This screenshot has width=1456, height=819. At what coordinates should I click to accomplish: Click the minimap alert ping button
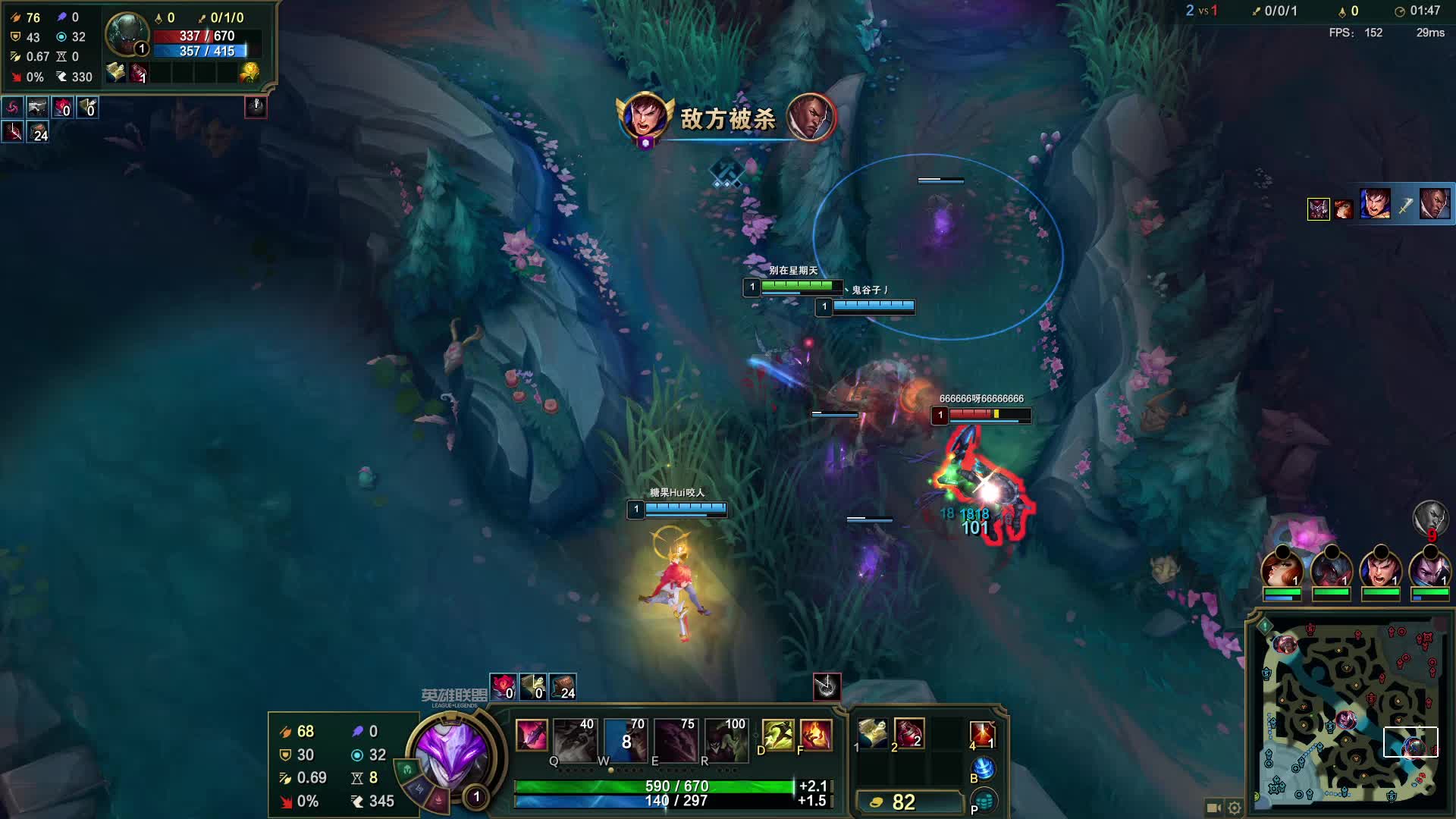click(1265, 626)
